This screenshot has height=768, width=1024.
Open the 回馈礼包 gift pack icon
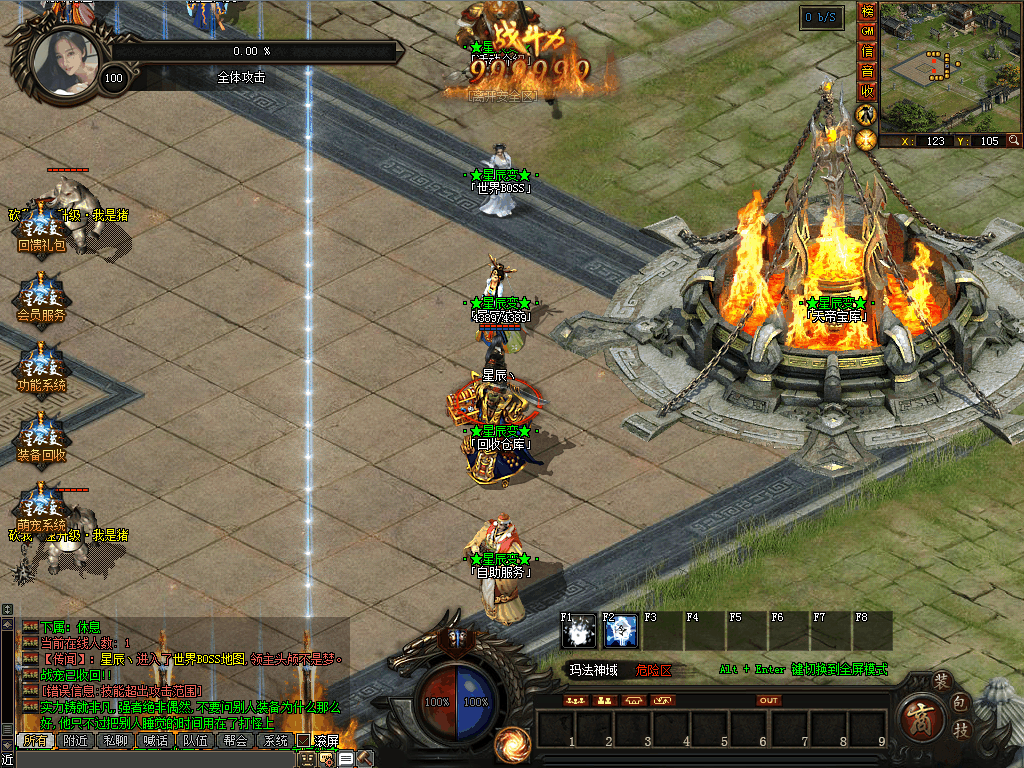(x=41, y=228)
